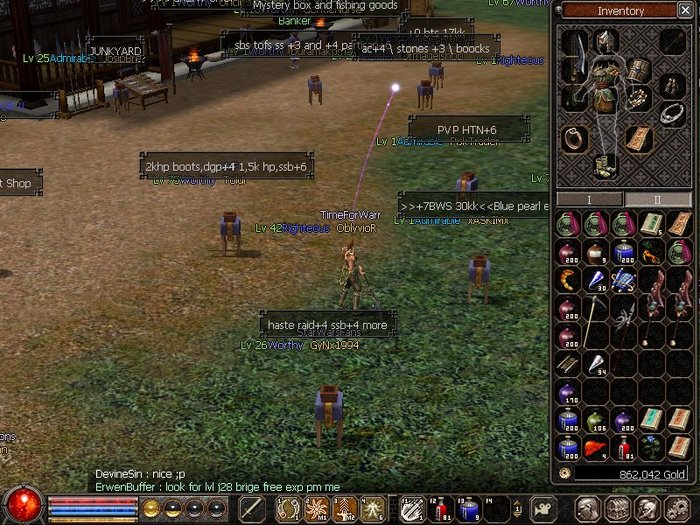
Task: Switch to inventory page I
Action: 589,200
